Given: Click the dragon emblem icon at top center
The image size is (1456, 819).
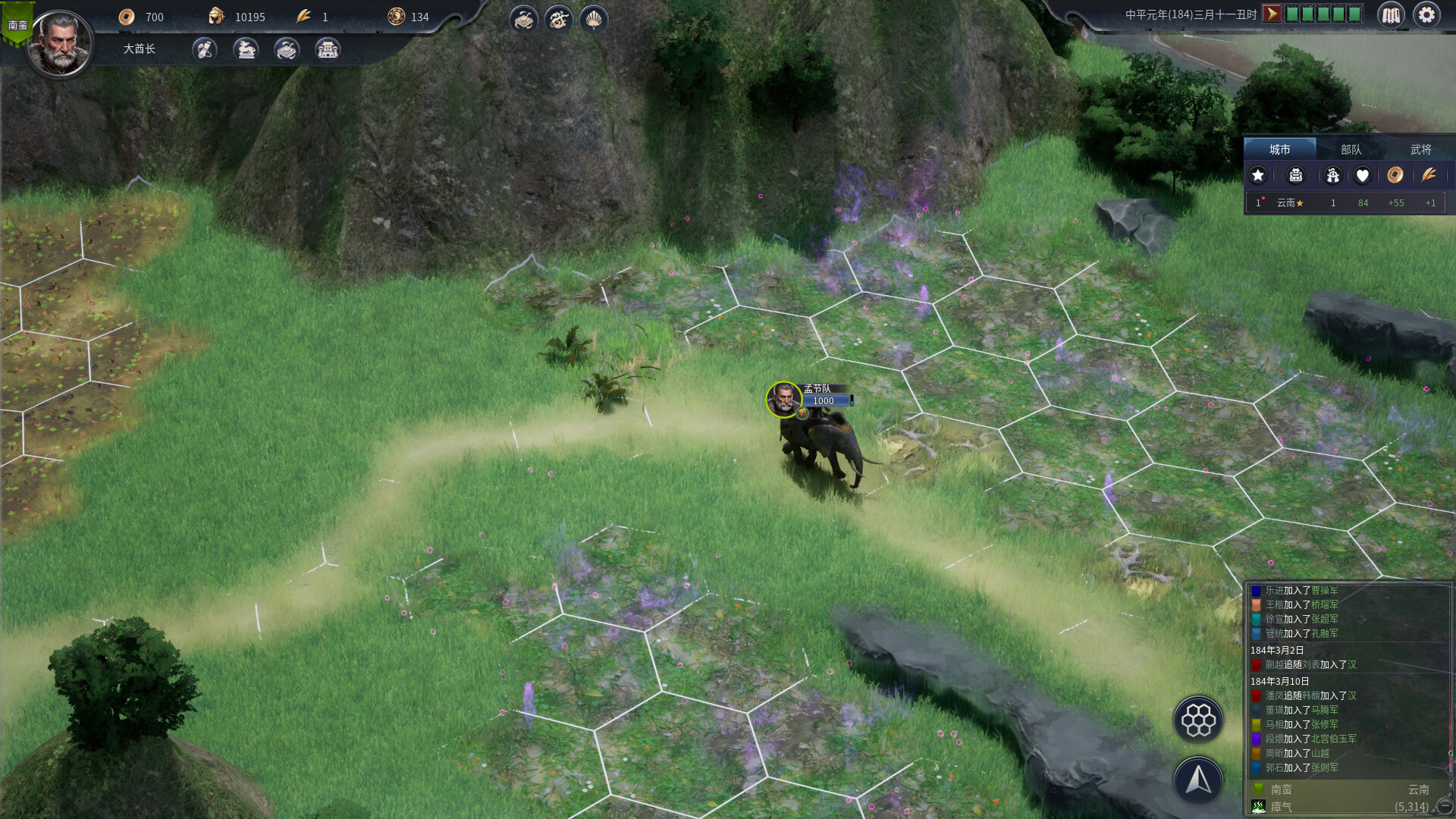Looking at the screenshot, I should (559, 20).
